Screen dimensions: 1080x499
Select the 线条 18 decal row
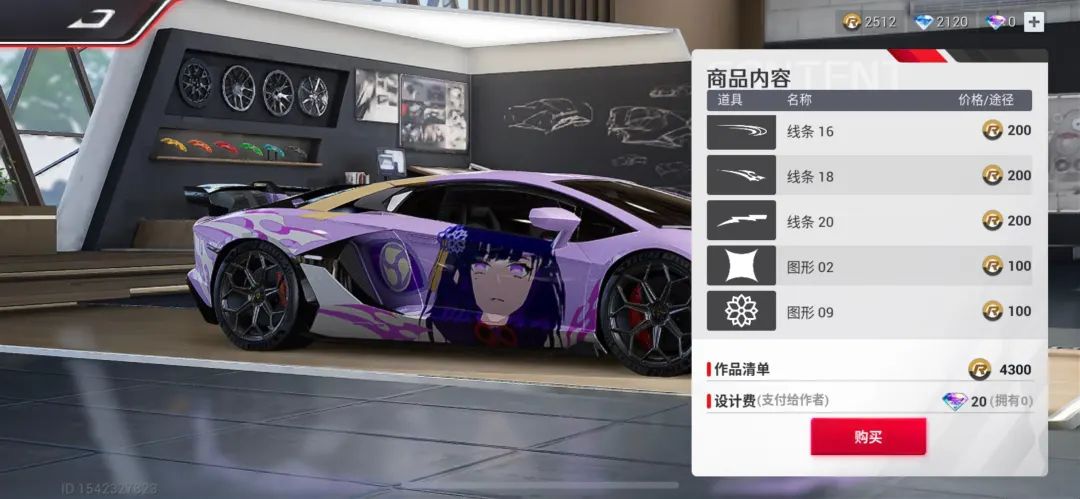click(870, 176)
